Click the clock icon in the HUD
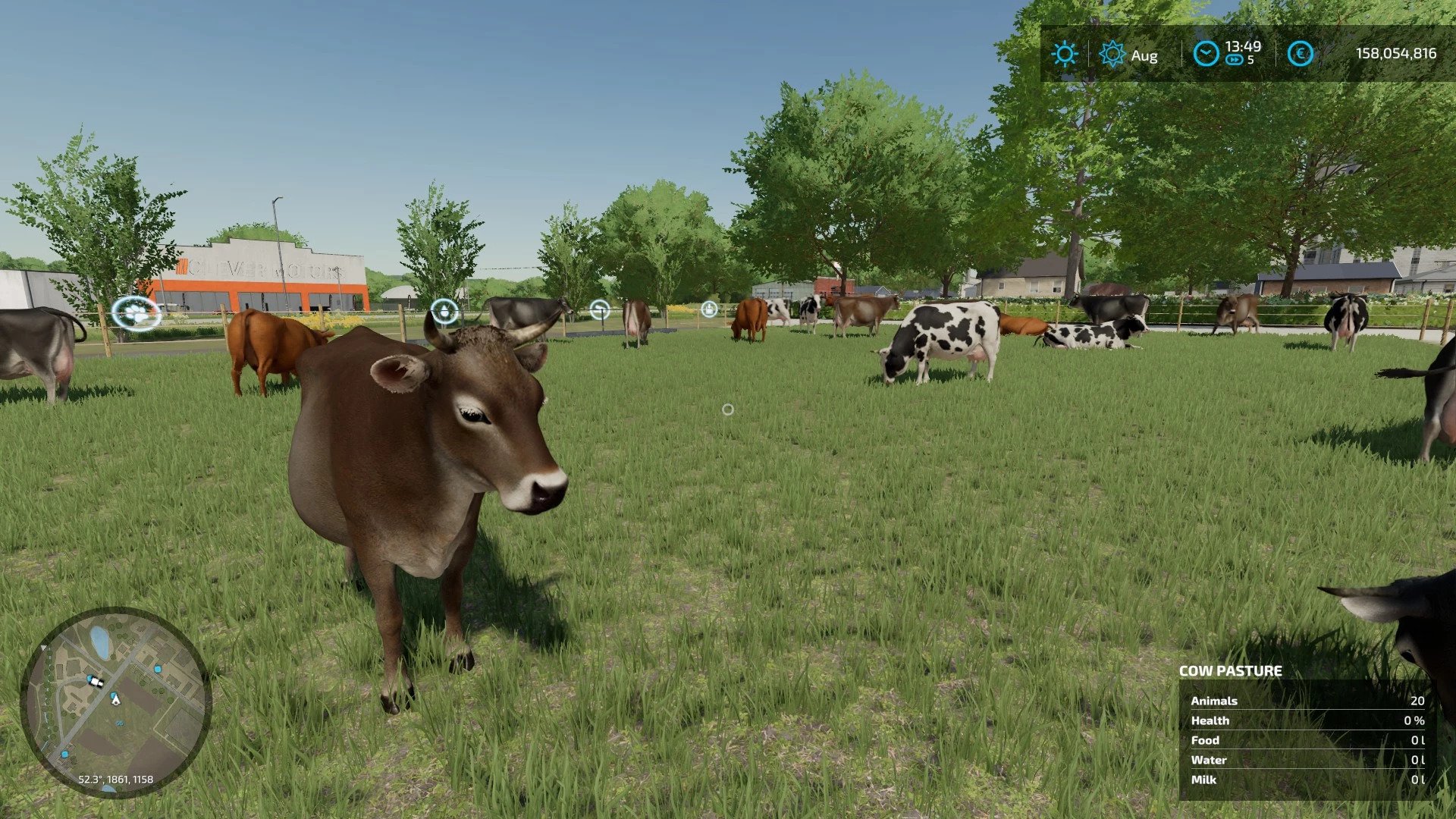Viewport: 1456px width, 819px height. [1206, 54]
